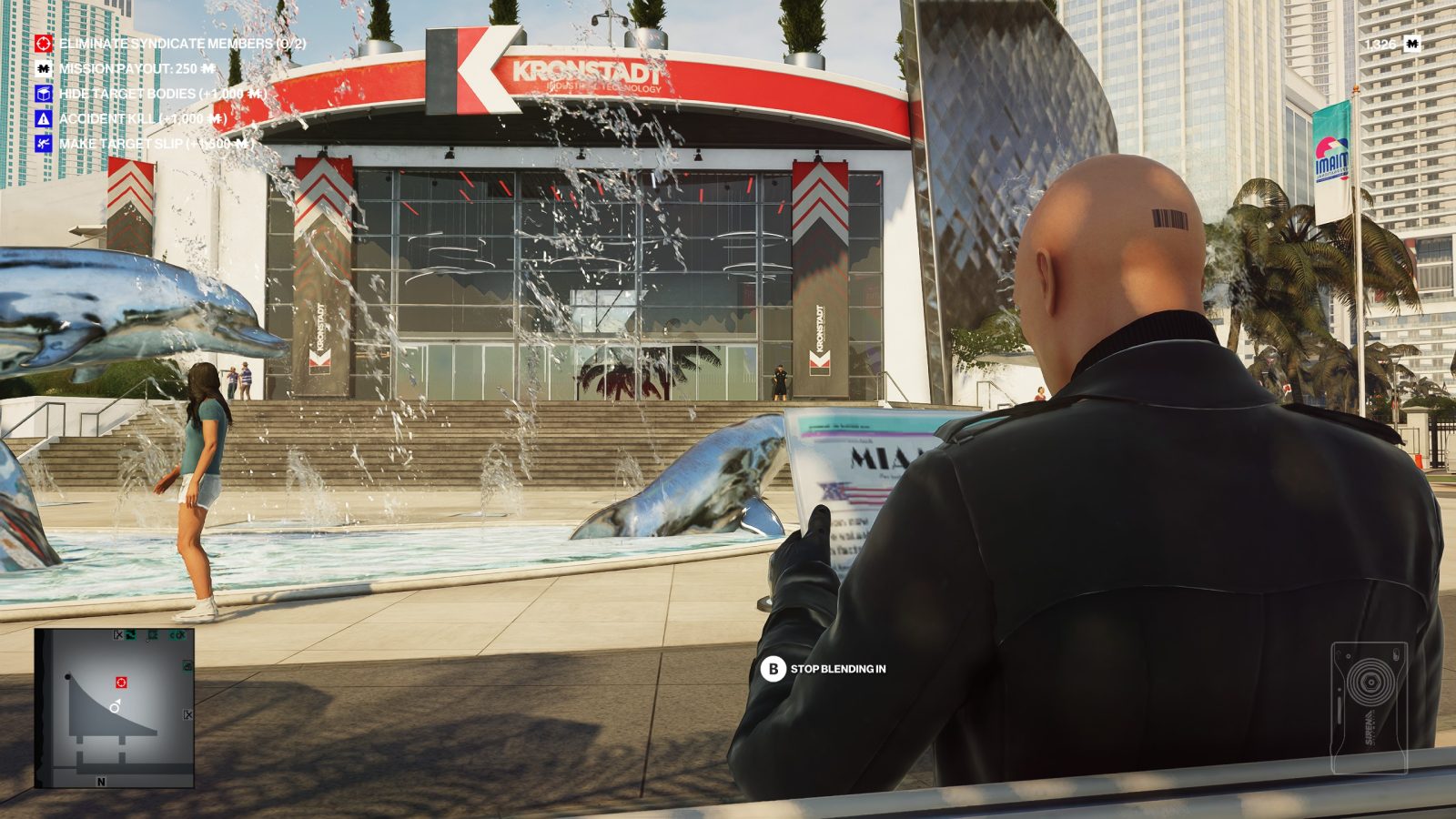Image resolution: width=1456 pixels, height=819 pixels.
Task: Click the currency symbol beside 1,326
Action: pos(1412,44)
